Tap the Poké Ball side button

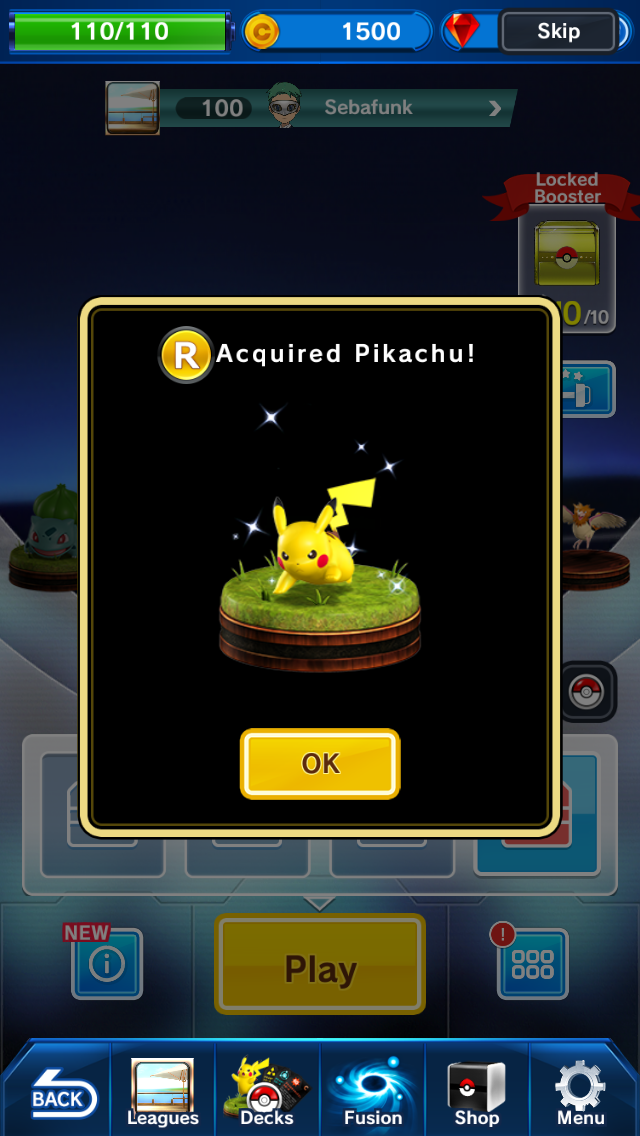586,692
